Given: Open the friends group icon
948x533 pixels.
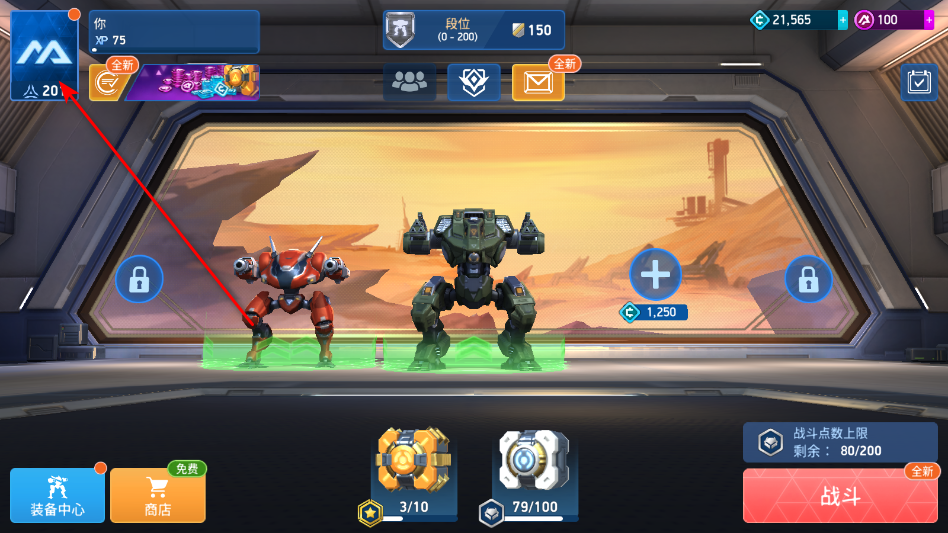Looking at the screenshot, I should (x=409, y=83).
